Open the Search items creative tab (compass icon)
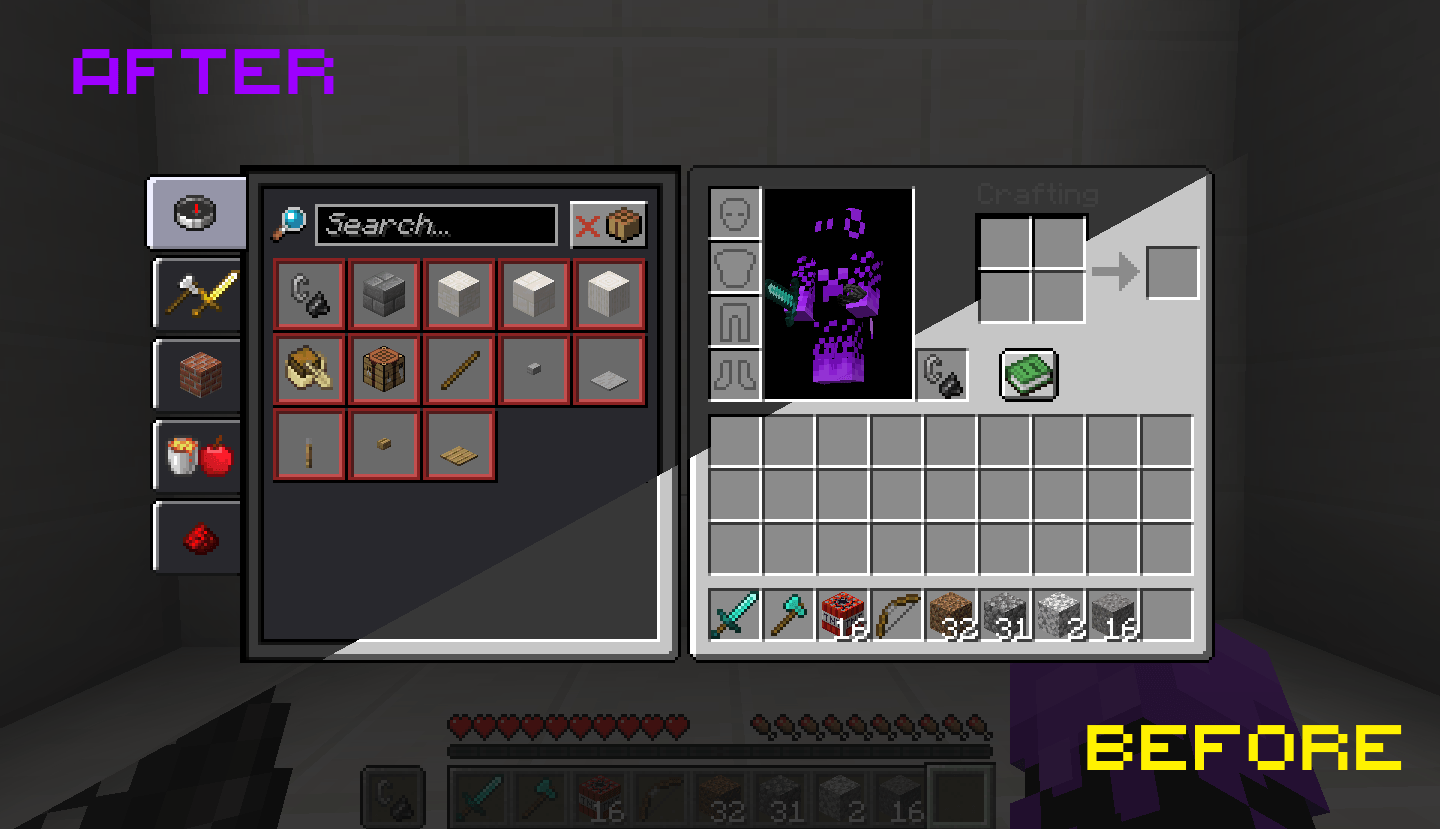1440x829 pixels. (196, 213)
